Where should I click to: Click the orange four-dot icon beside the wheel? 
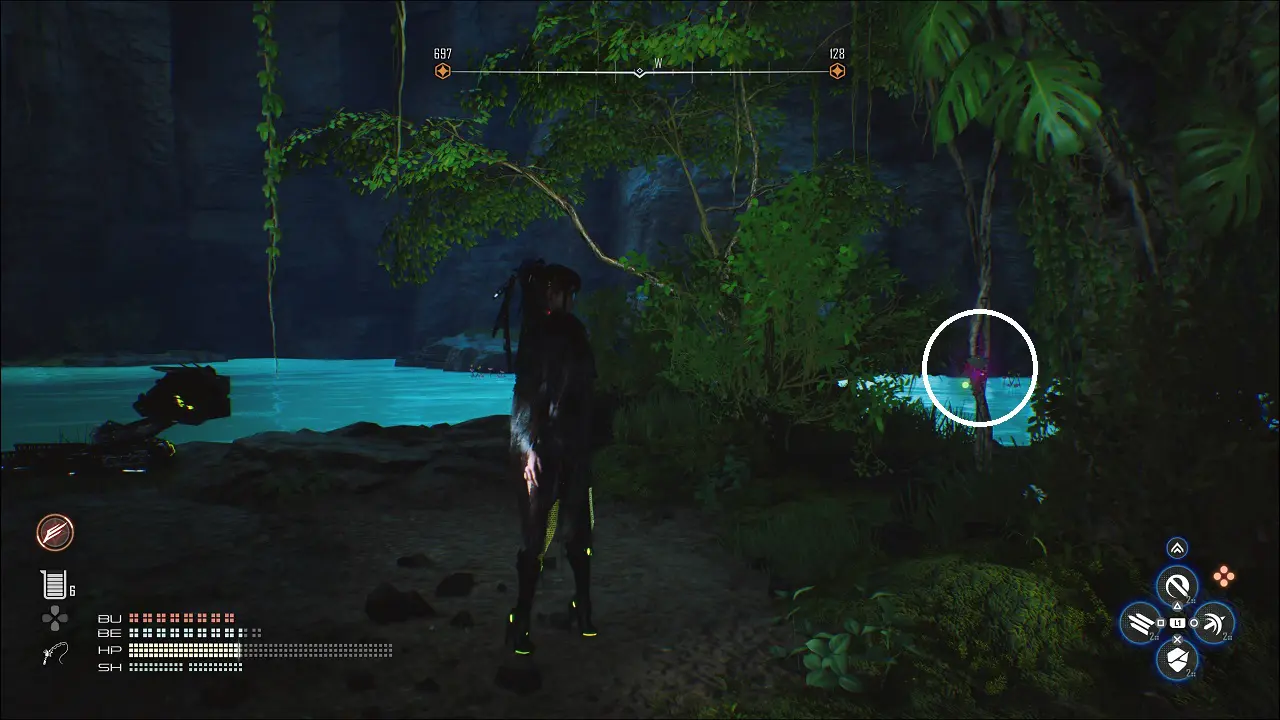click(x=1224, y=575)
